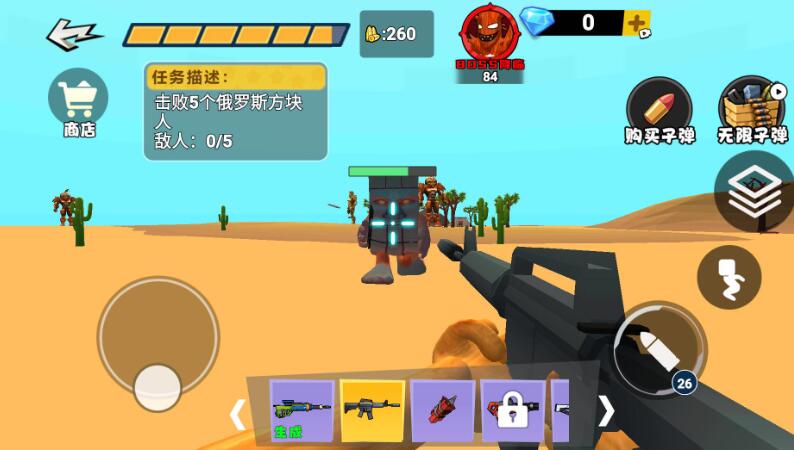Activate the unlimited ammo crate offer
The image size is (794, 450).
click(x=752, y=109)
